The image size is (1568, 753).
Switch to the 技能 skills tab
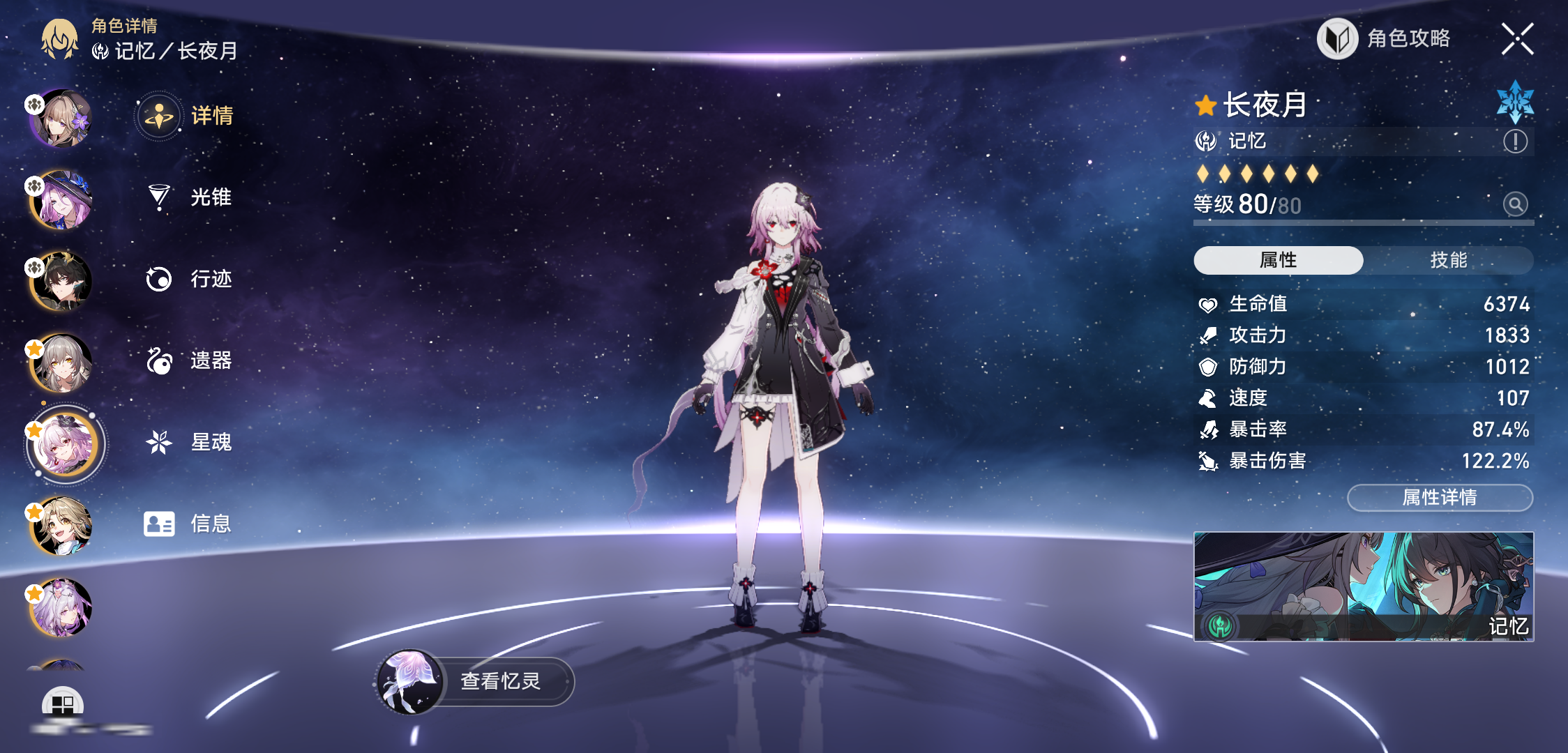click(x=1448, y=260)
